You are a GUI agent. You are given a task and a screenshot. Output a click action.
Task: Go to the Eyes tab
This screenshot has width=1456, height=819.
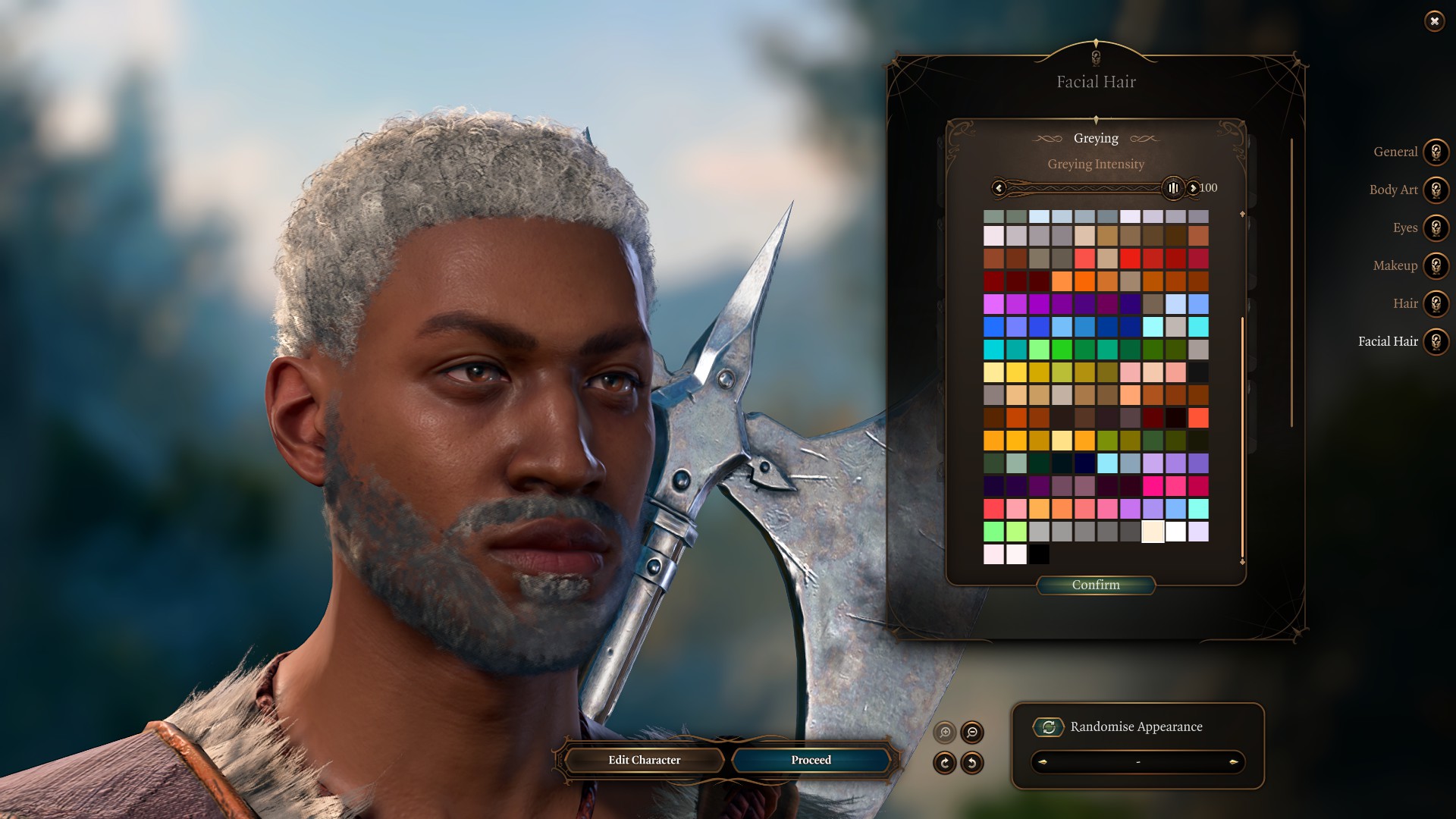[1436, 227]
